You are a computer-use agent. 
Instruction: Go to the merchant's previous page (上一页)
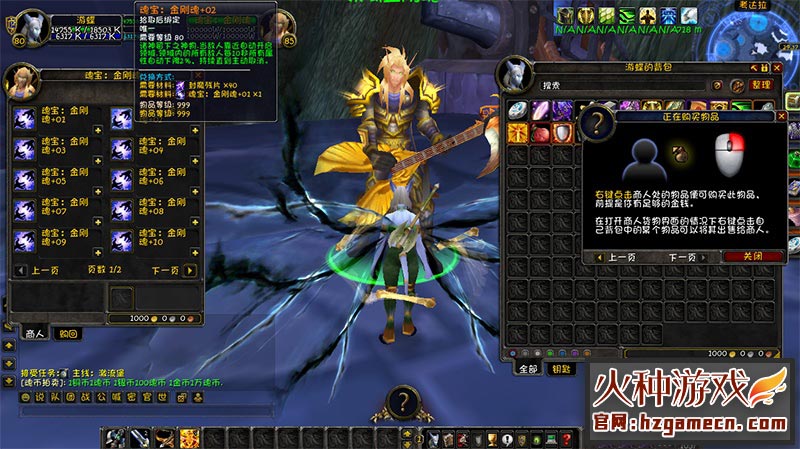click(46, 270)
